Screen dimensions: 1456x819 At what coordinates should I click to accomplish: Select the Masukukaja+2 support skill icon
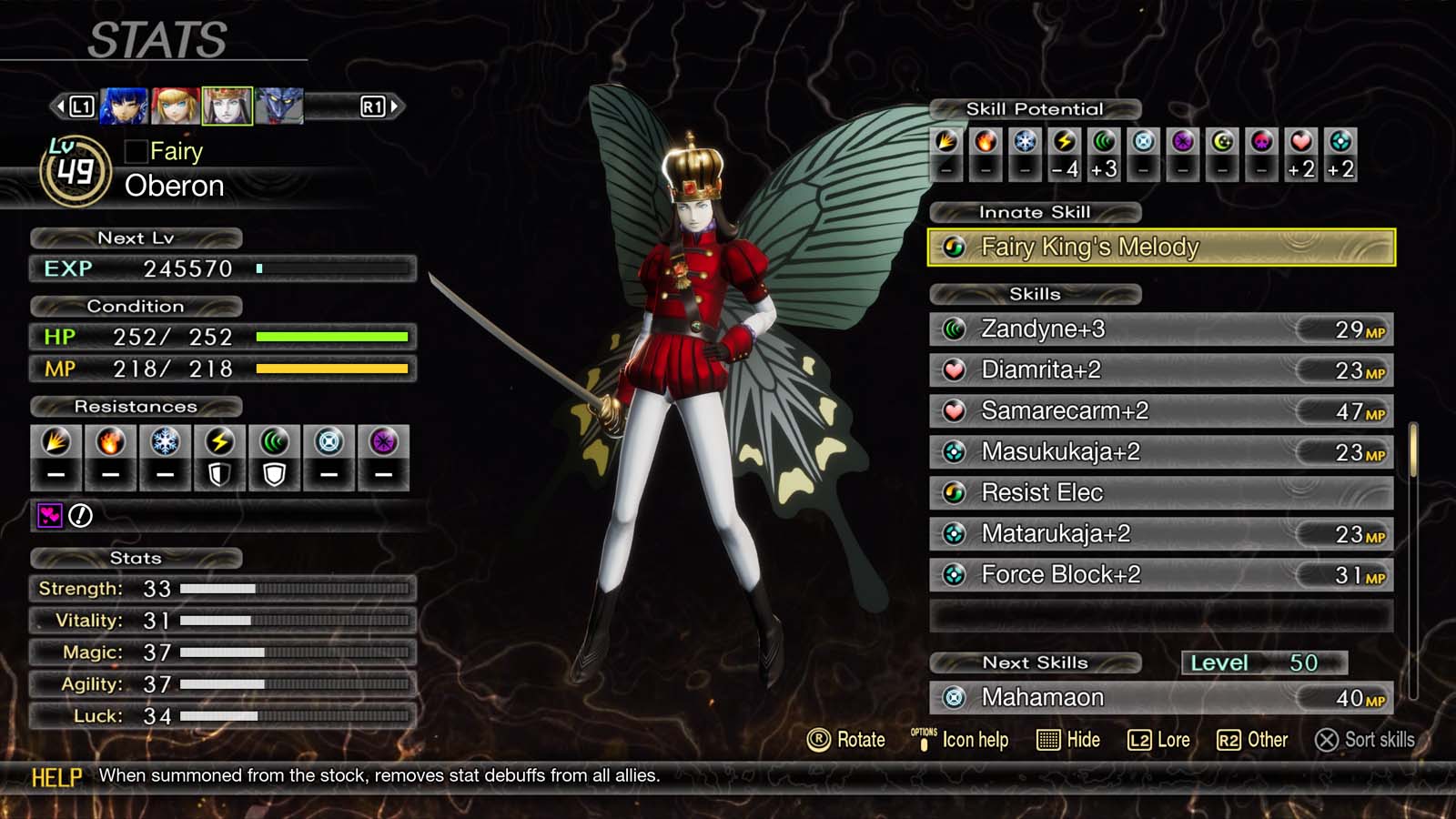point(953,451)
